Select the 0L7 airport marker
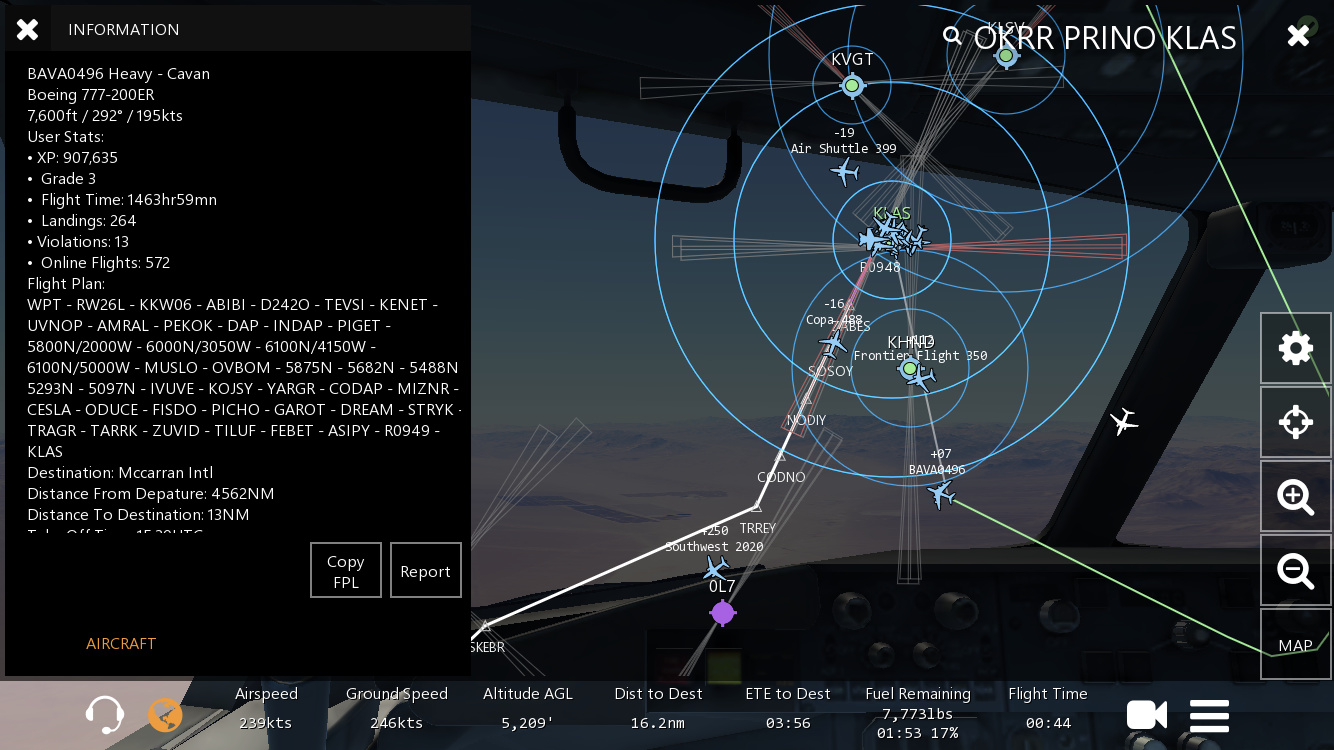This screenshot has width=1334, height=750. (x=722, y=612)
